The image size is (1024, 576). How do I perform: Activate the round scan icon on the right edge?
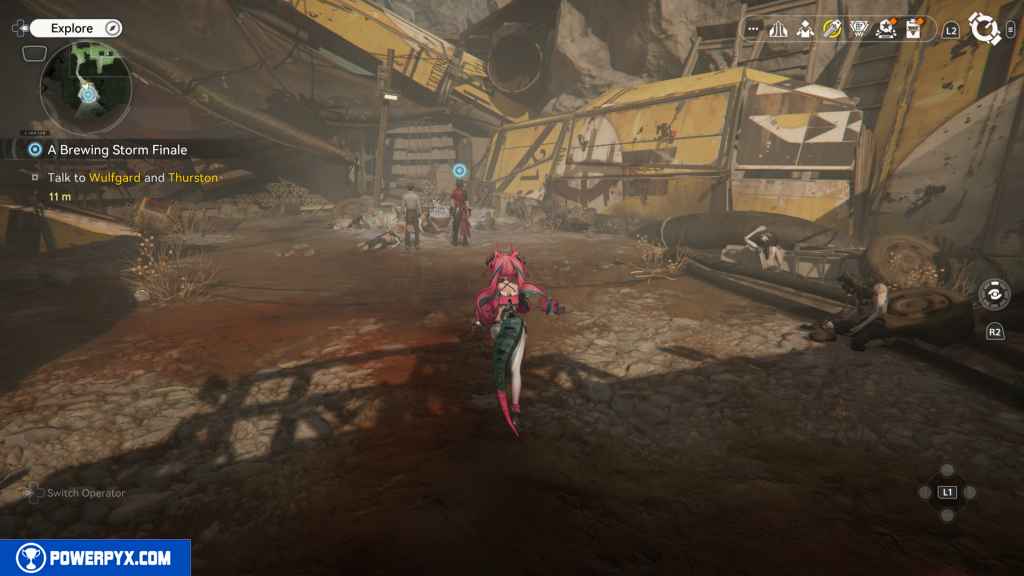[994, 294]
